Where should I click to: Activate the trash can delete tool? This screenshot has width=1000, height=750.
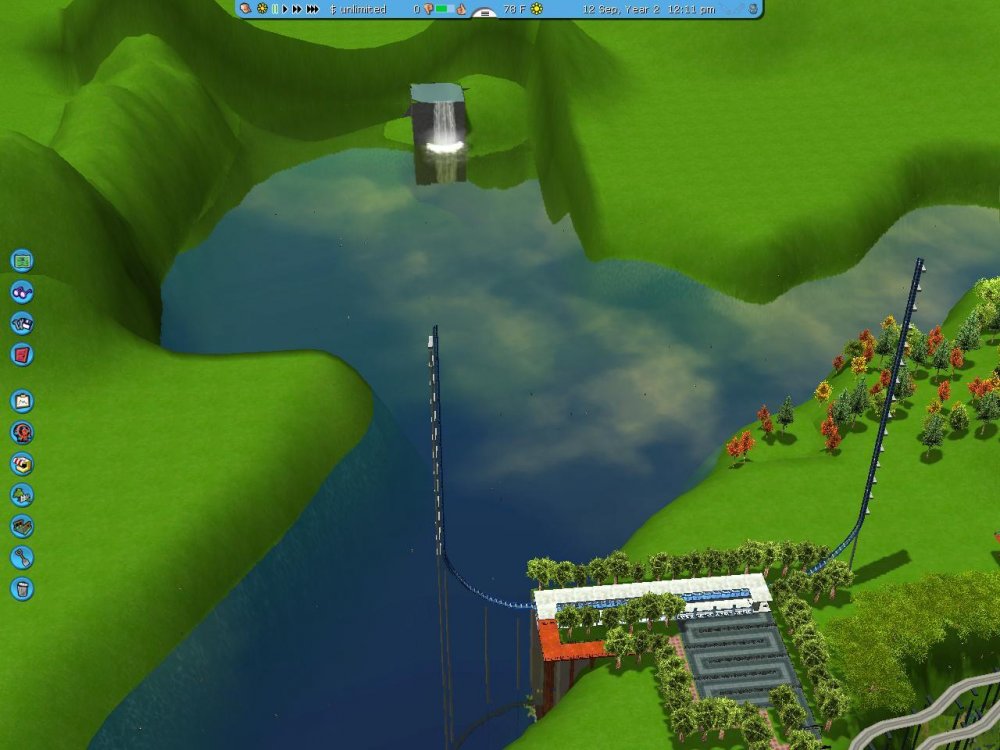coord(22,588)
